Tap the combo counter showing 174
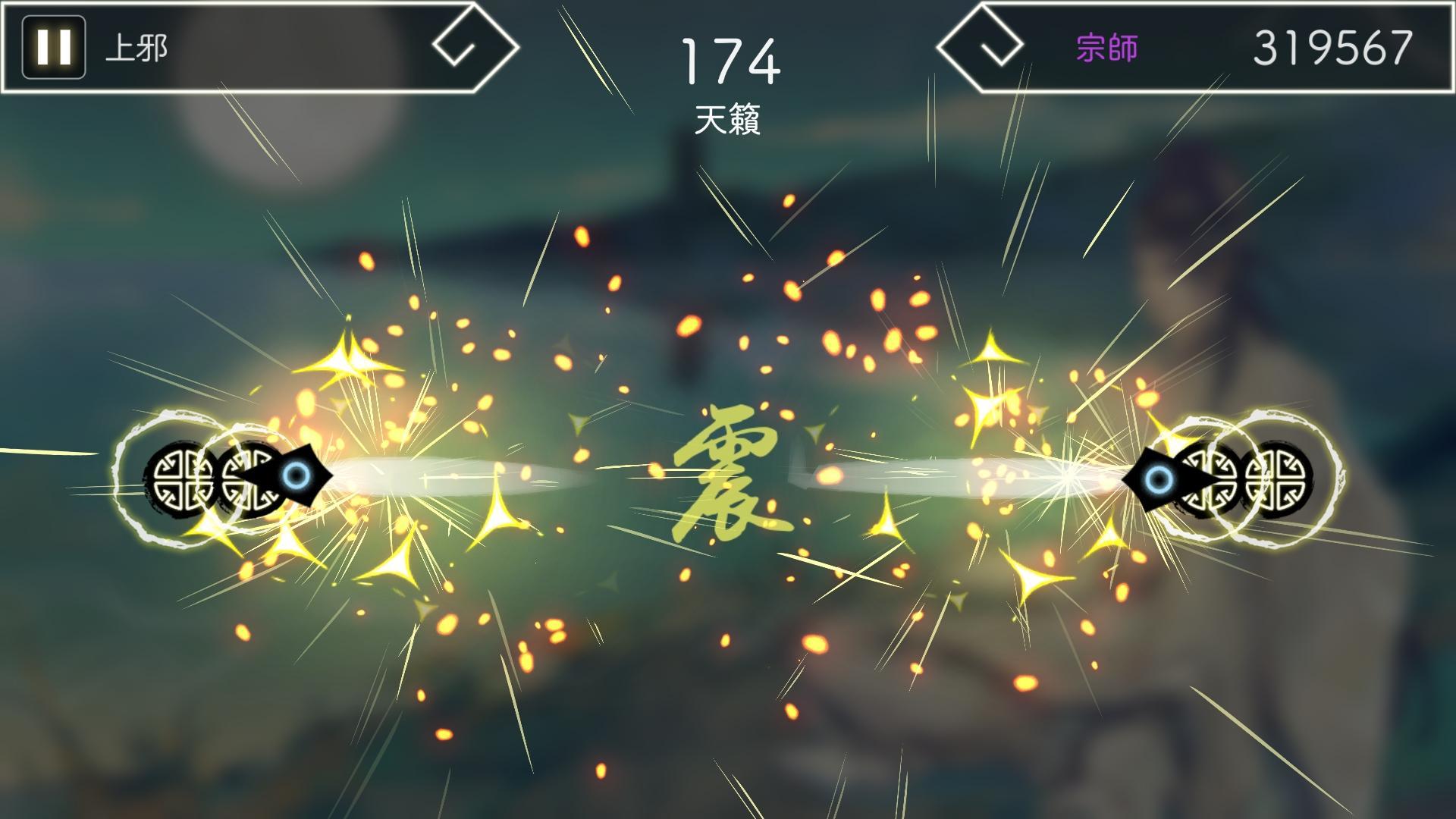Image resolution: width=1456 pixels, height=819 pixels. point(730,62)
